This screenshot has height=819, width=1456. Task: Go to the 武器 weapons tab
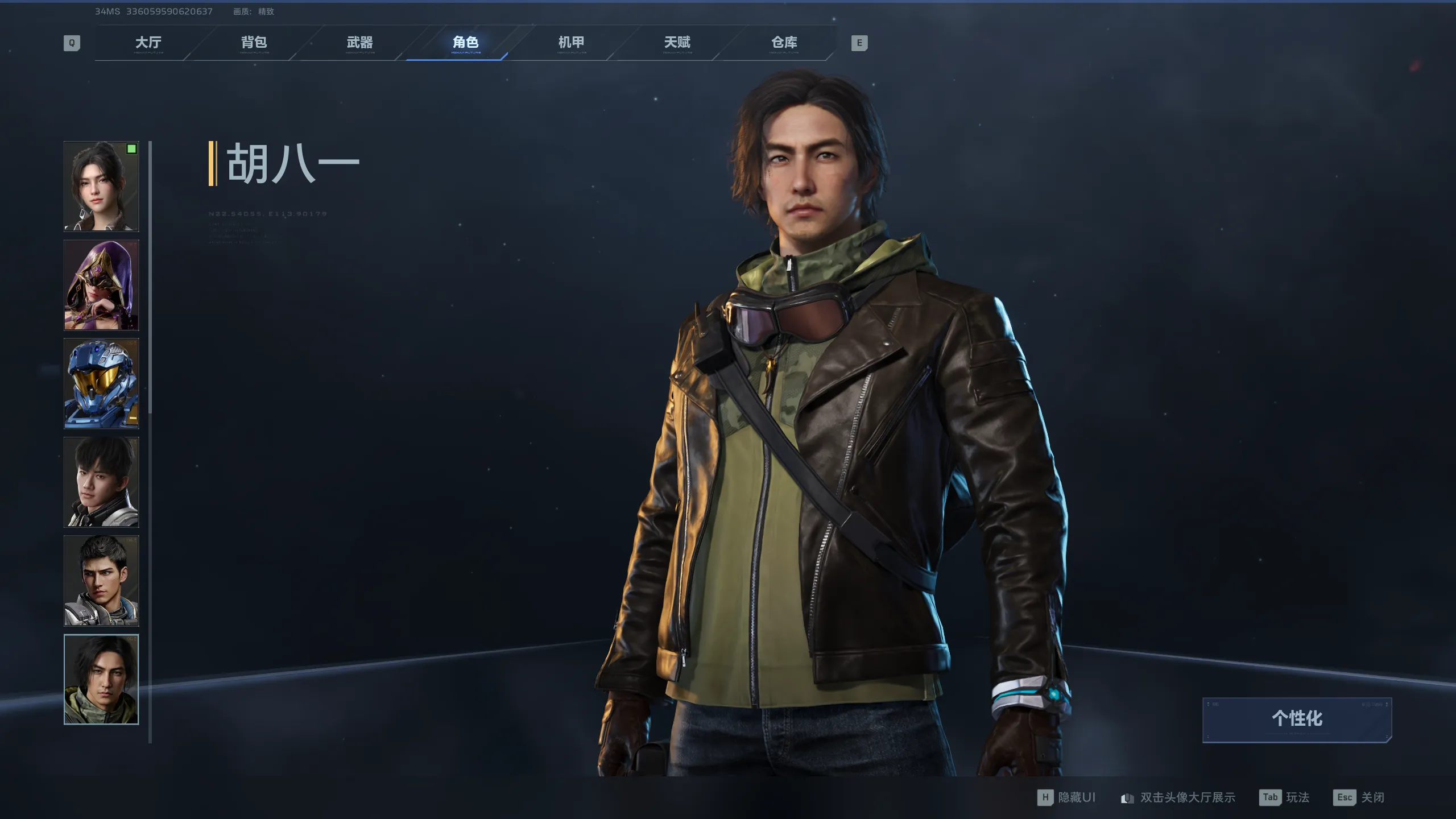pyautogui.click(x=359, y=43)
